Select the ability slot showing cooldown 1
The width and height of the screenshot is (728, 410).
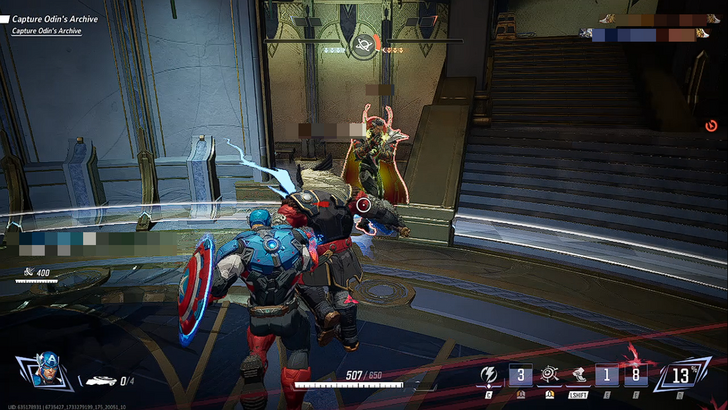tap(606, 376)
